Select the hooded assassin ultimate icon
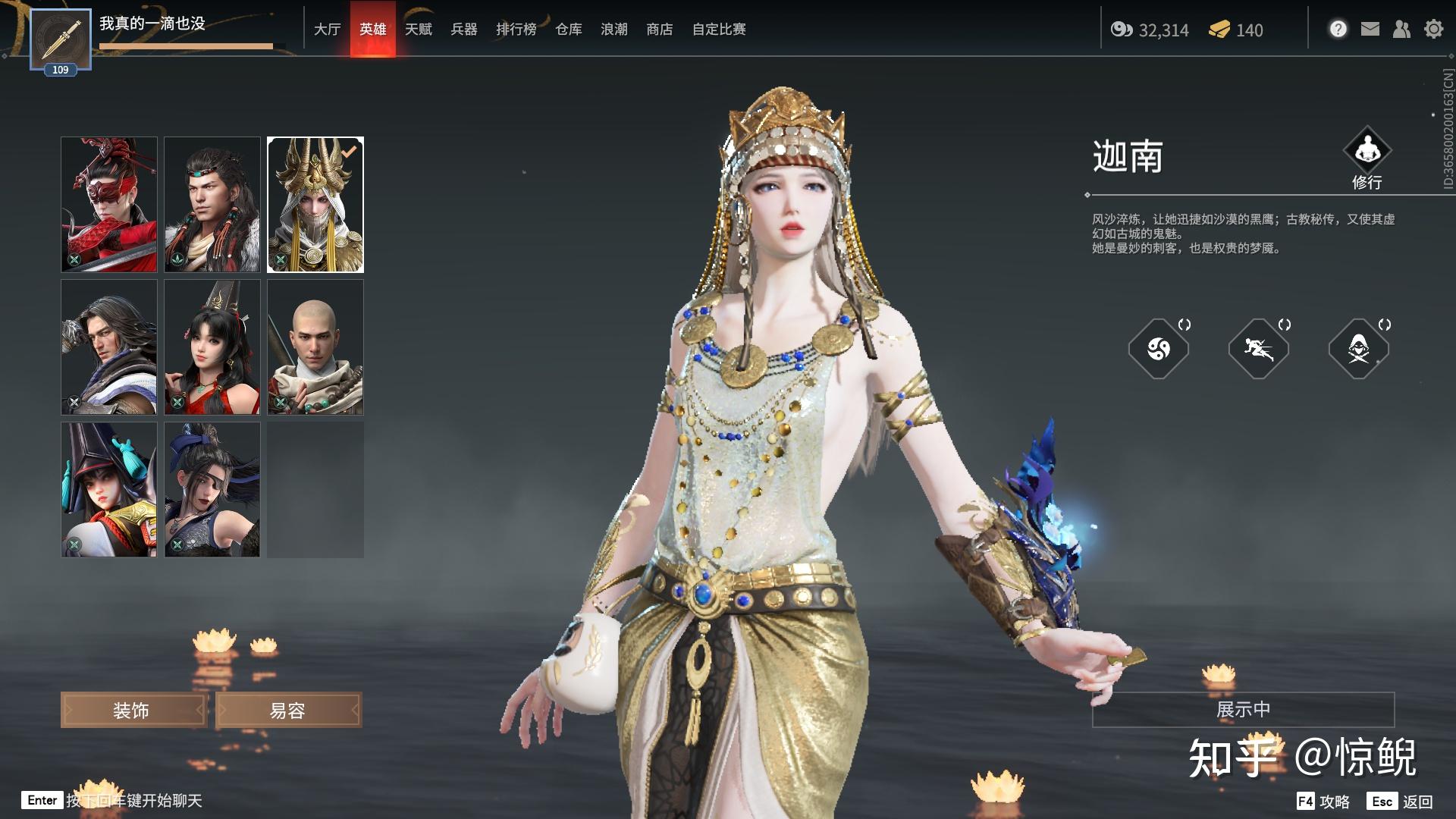 point(1358,349)
